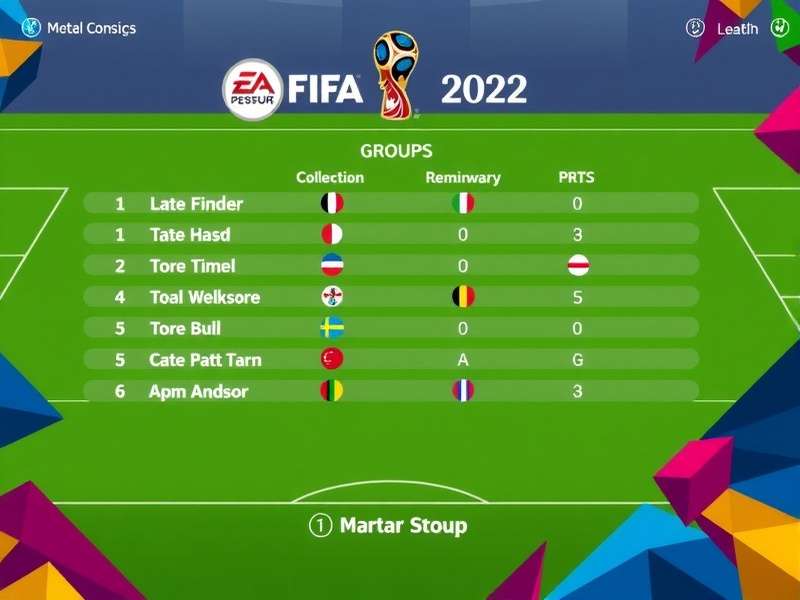Sort by the Remirwary column header

[x=463, y=178]
